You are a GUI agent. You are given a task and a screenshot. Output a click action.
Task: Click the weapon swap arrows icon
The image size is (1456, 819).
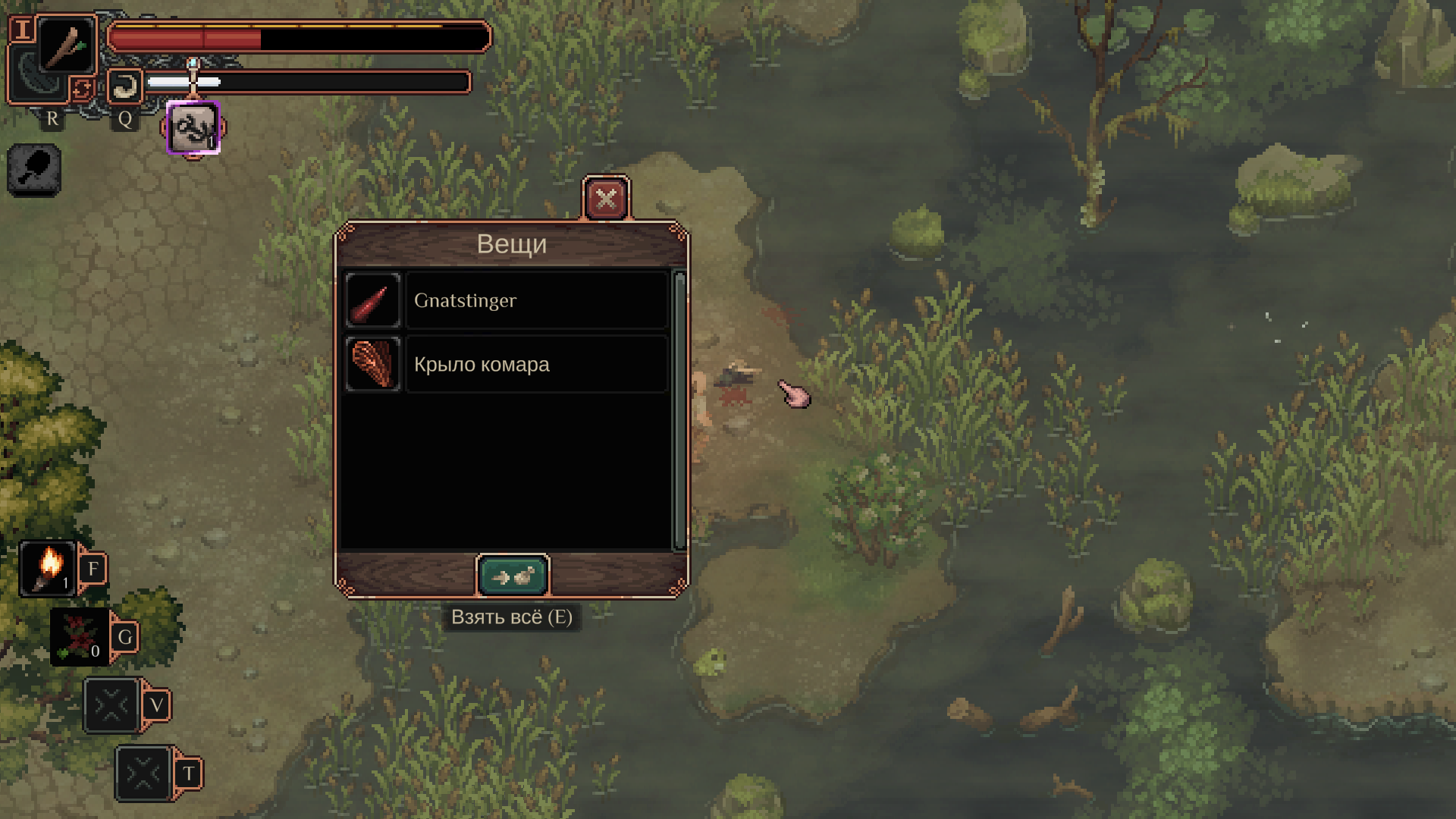tap(82, 89)
